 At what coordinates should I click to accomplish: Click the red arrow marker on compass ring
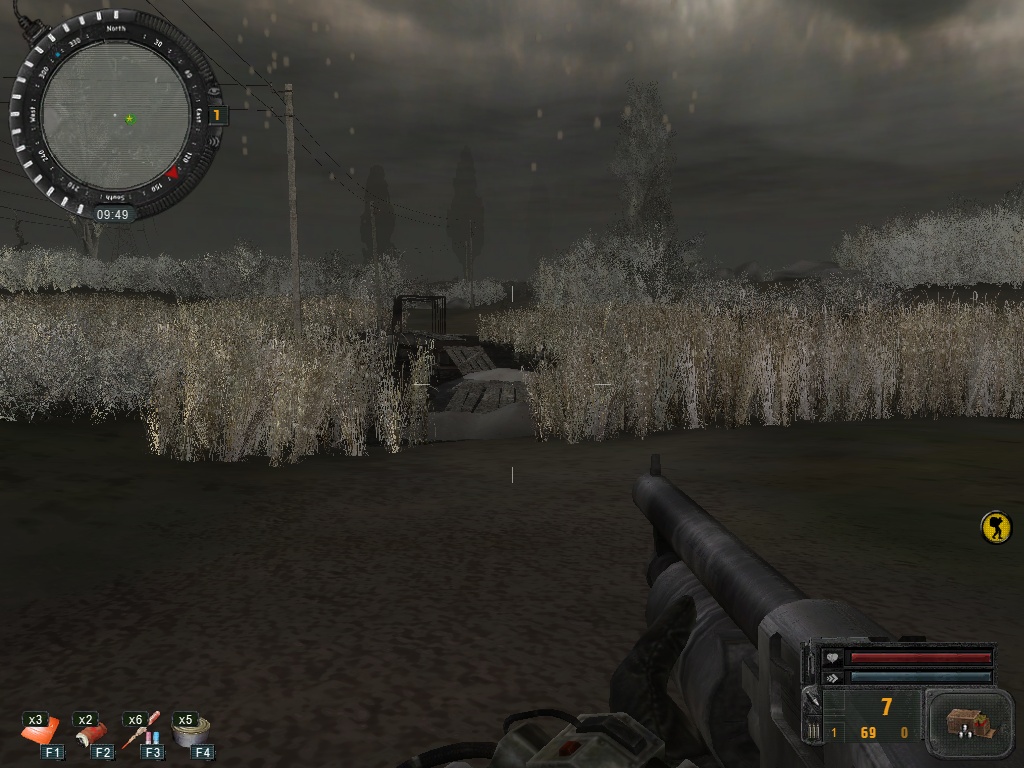coord(172,173)
